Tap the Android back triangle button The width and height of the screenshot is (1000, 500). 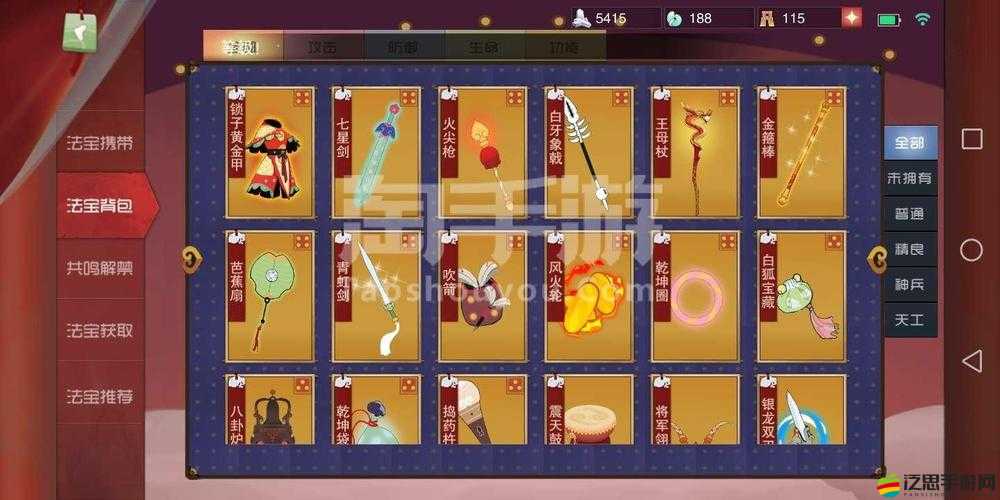tap(971, 361)
